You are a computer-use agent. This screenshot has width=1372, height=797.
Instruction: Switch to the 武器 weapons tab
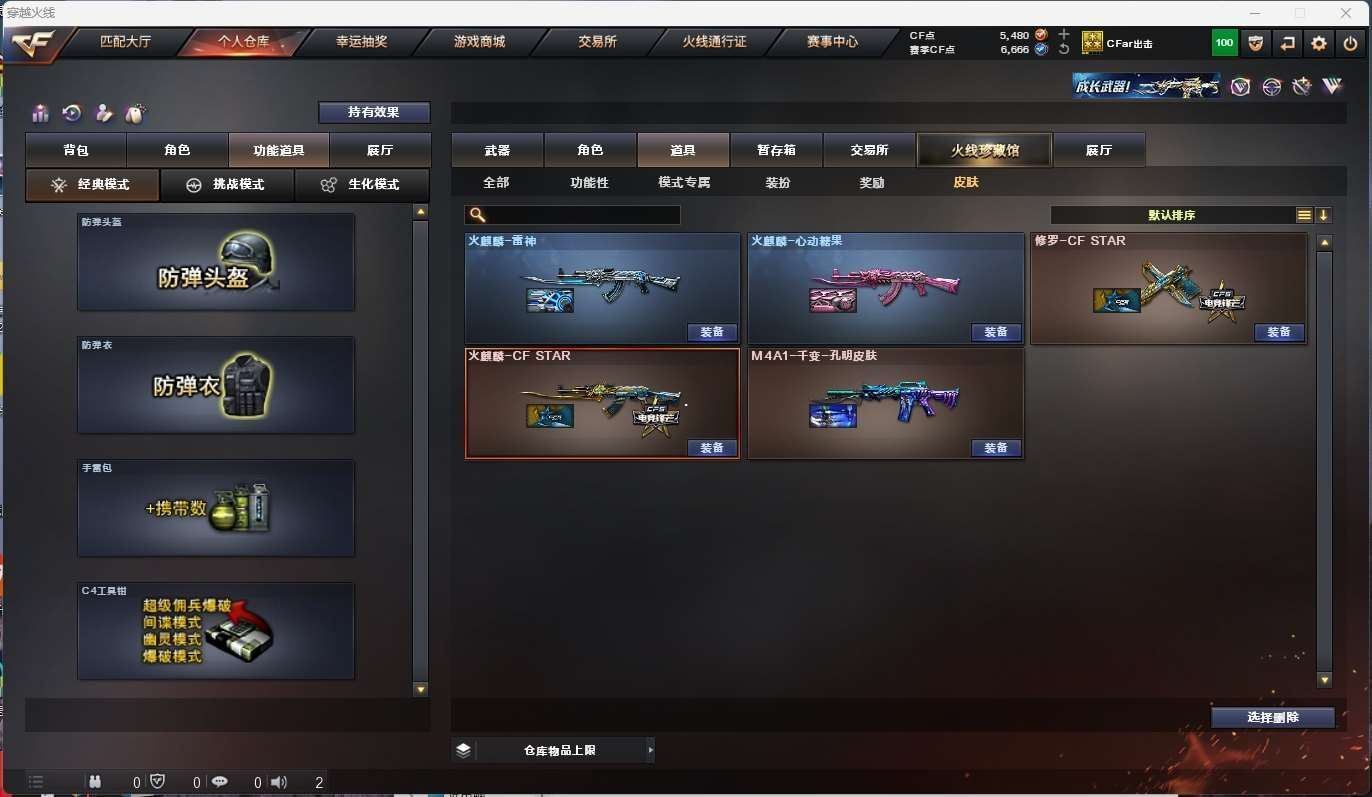pos(497,150)
